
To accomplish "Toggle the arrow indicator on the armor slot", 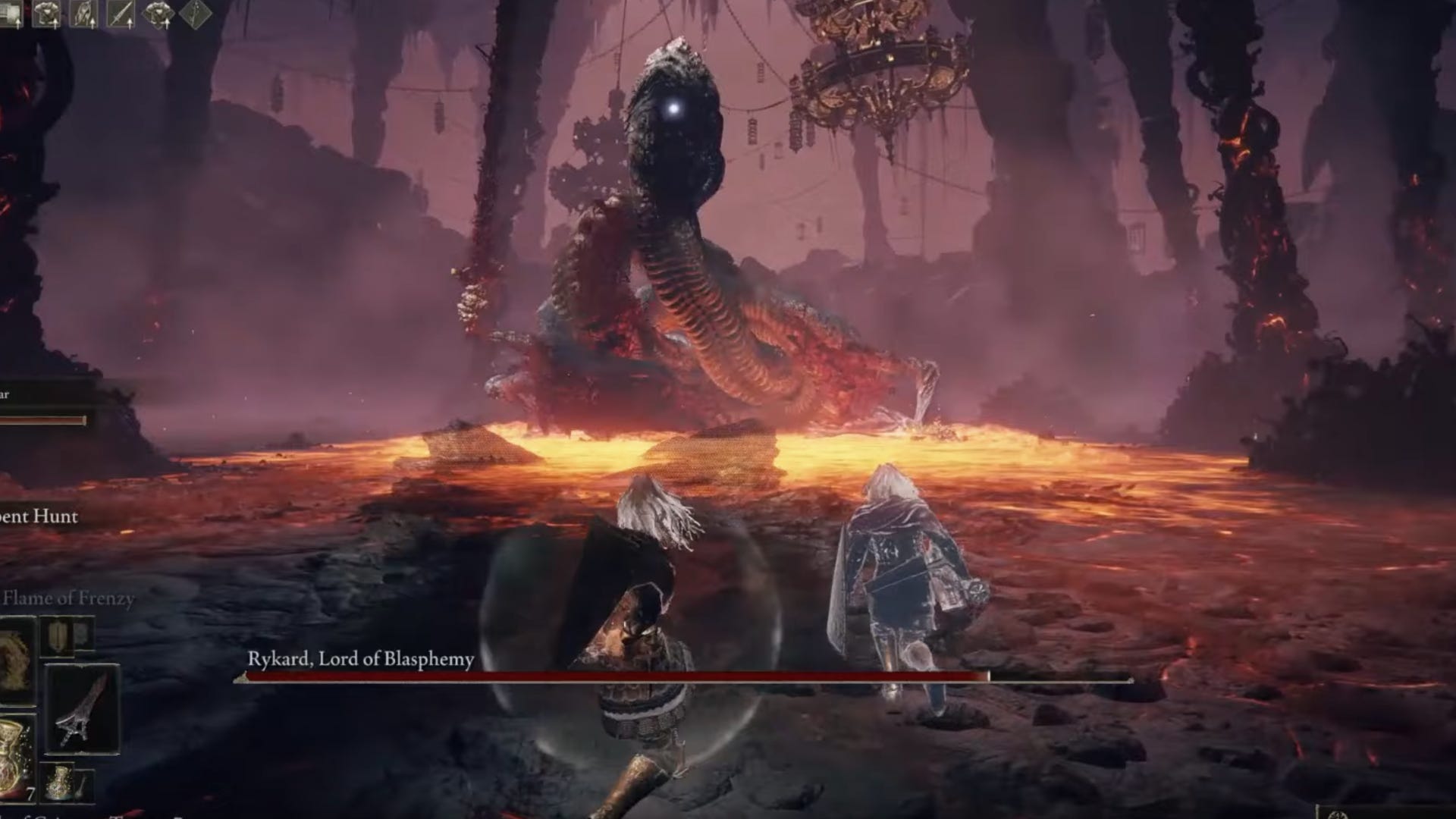I will pos(55,23).
